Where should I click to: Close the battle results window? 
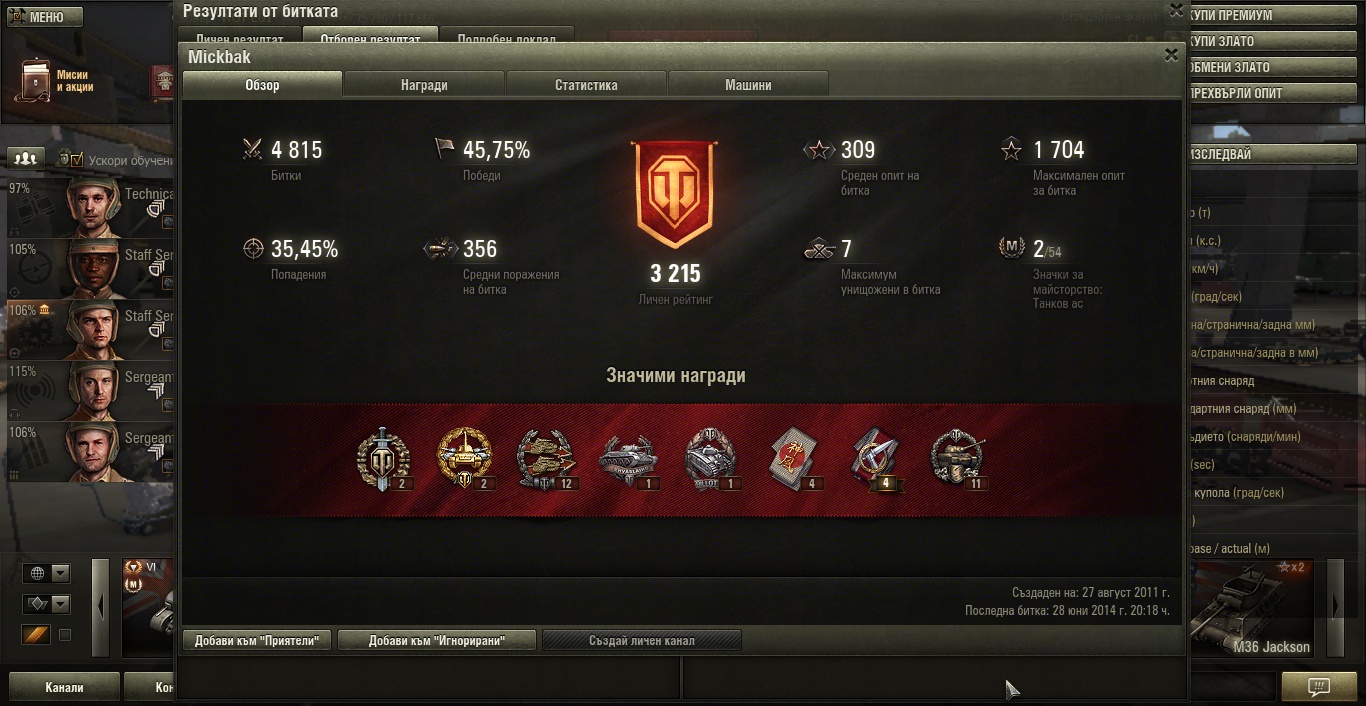(1176, 10)
